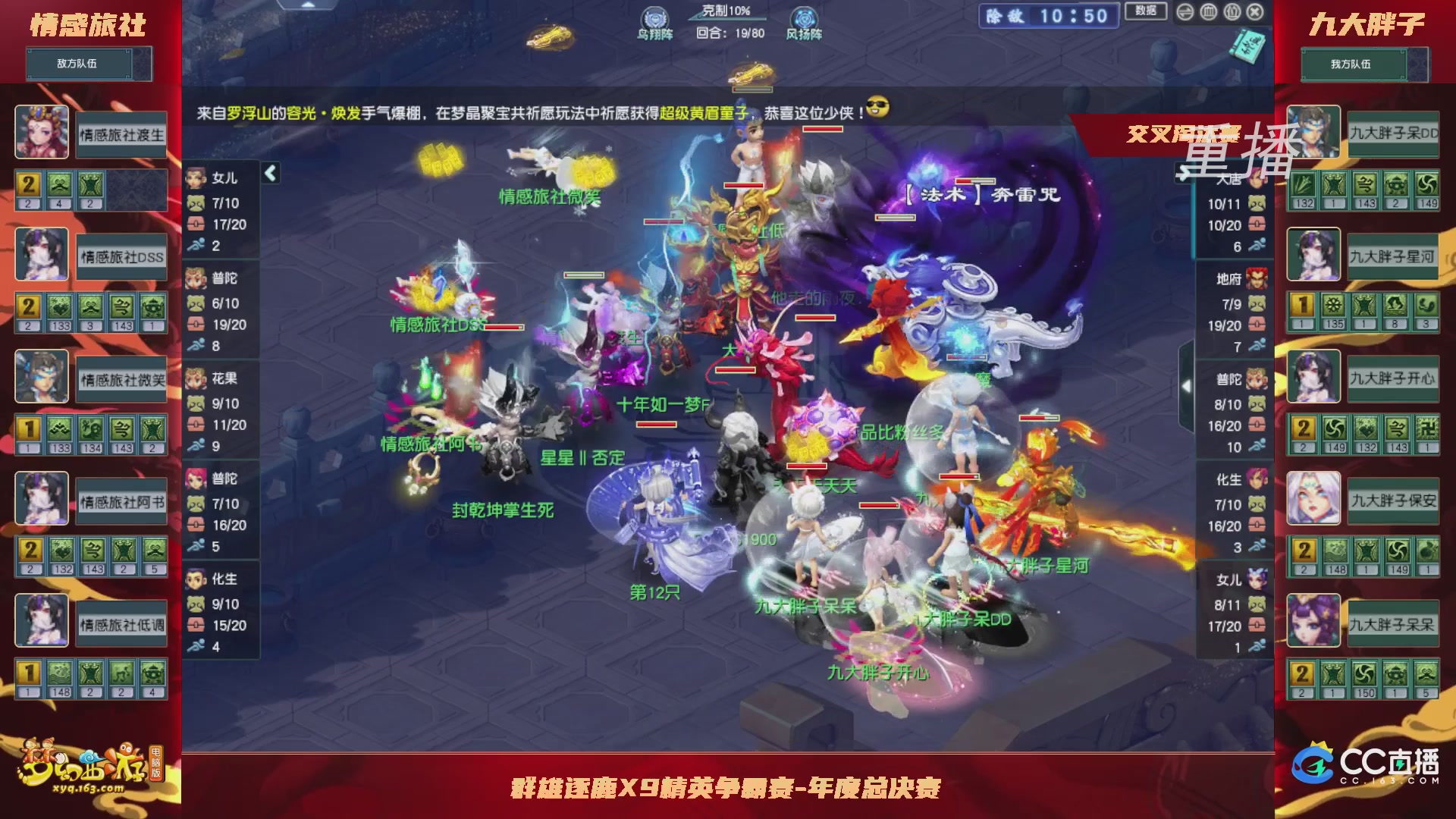Image resolution: width=1456 pixels, height=819 pixels.
Task: Click the 普陀 portrait in the left unit list
Action: tap(196, 278)
